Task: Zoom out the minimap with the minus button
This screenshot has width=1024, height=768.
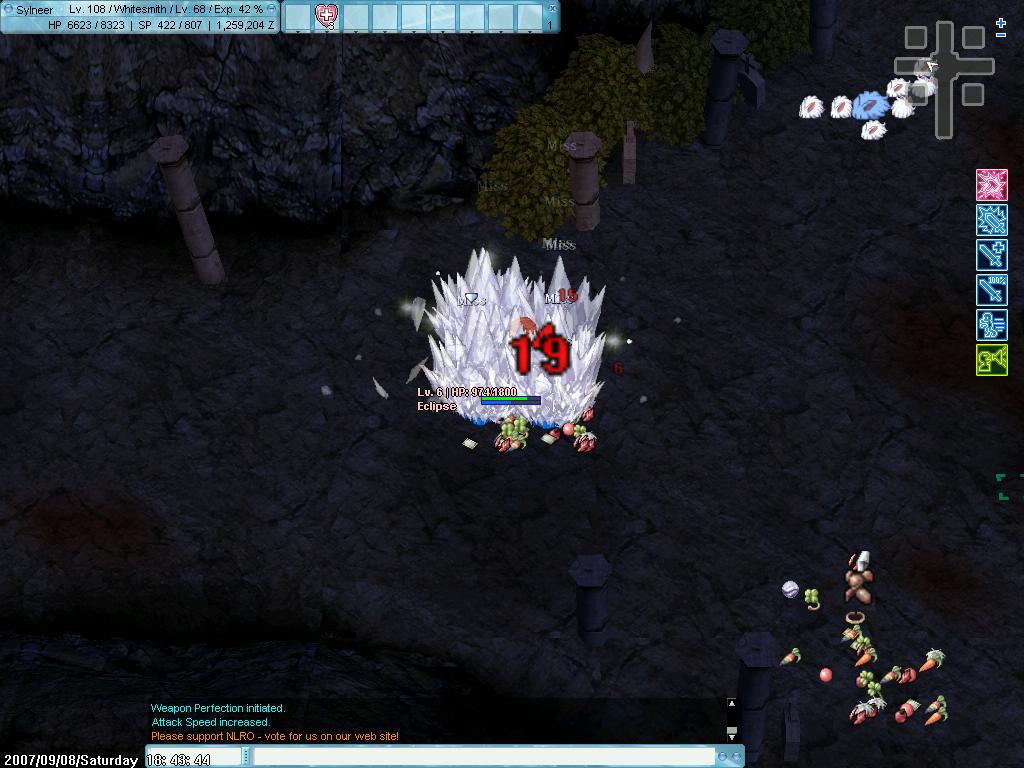Action: [x=1001, y=36]
